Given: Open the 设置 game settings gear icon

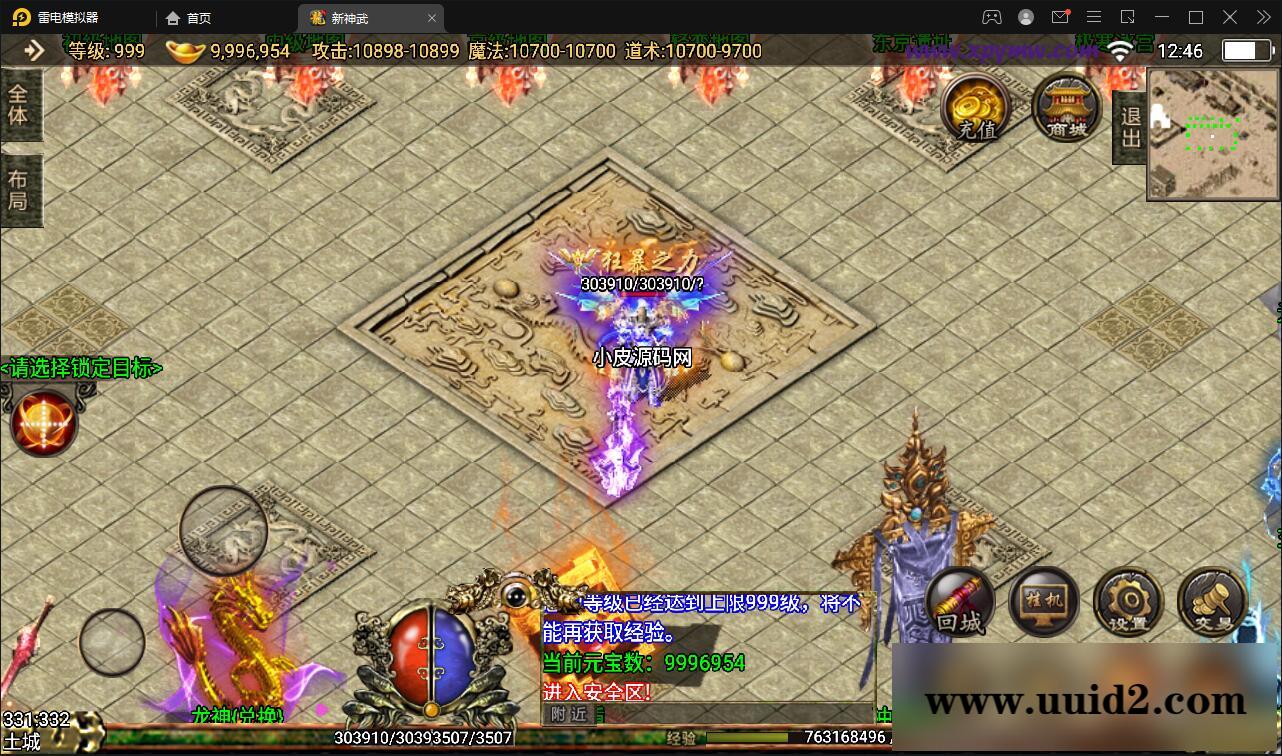Looking at the screenshot, I should tap(1128, 601).
